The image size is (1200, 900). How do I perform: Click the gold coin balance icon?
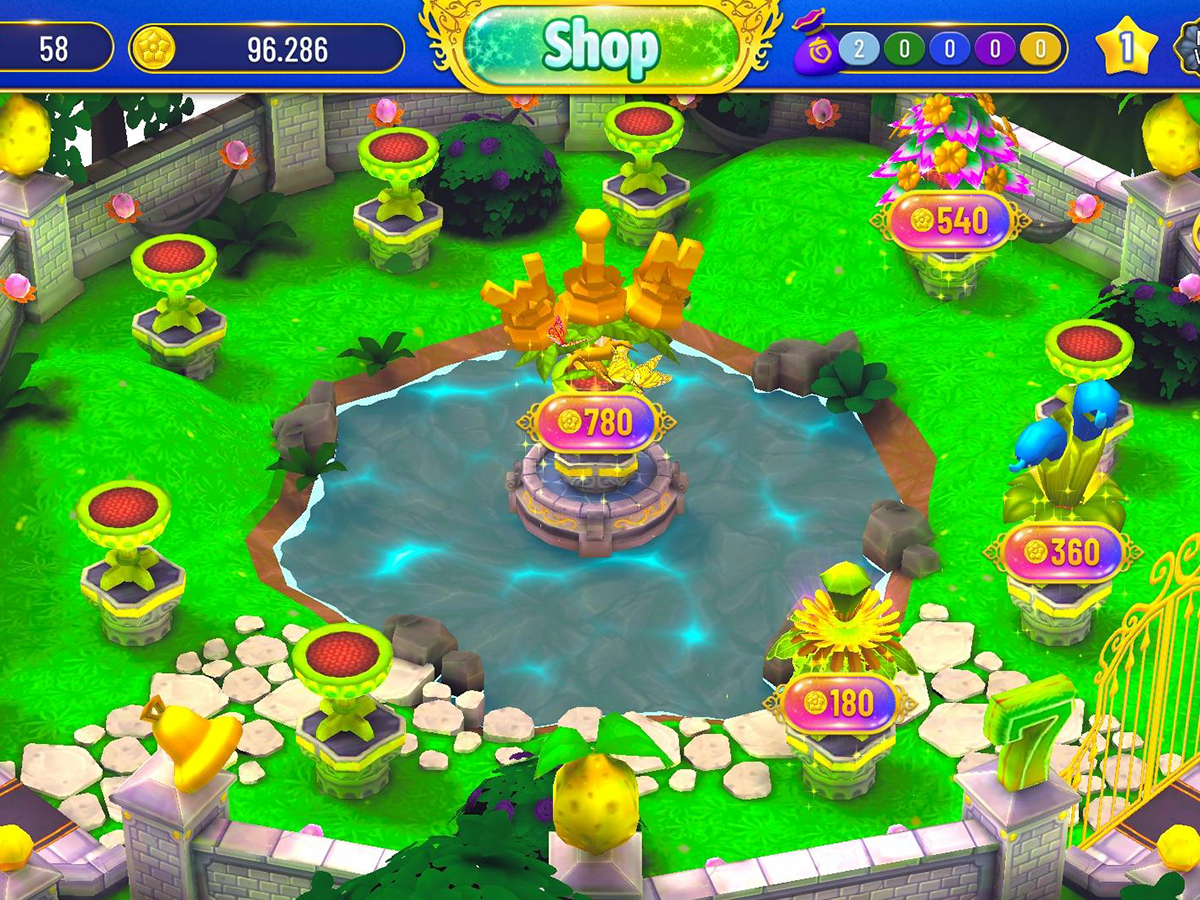click(154, 48)
